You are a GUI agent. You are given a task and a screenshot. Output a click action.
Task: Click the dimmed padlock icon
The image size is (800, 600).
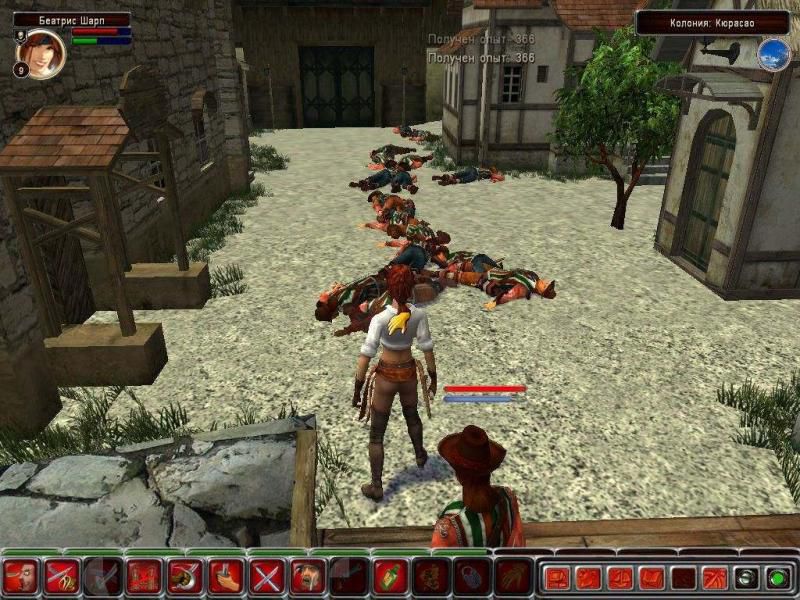(x=471, y=577)
